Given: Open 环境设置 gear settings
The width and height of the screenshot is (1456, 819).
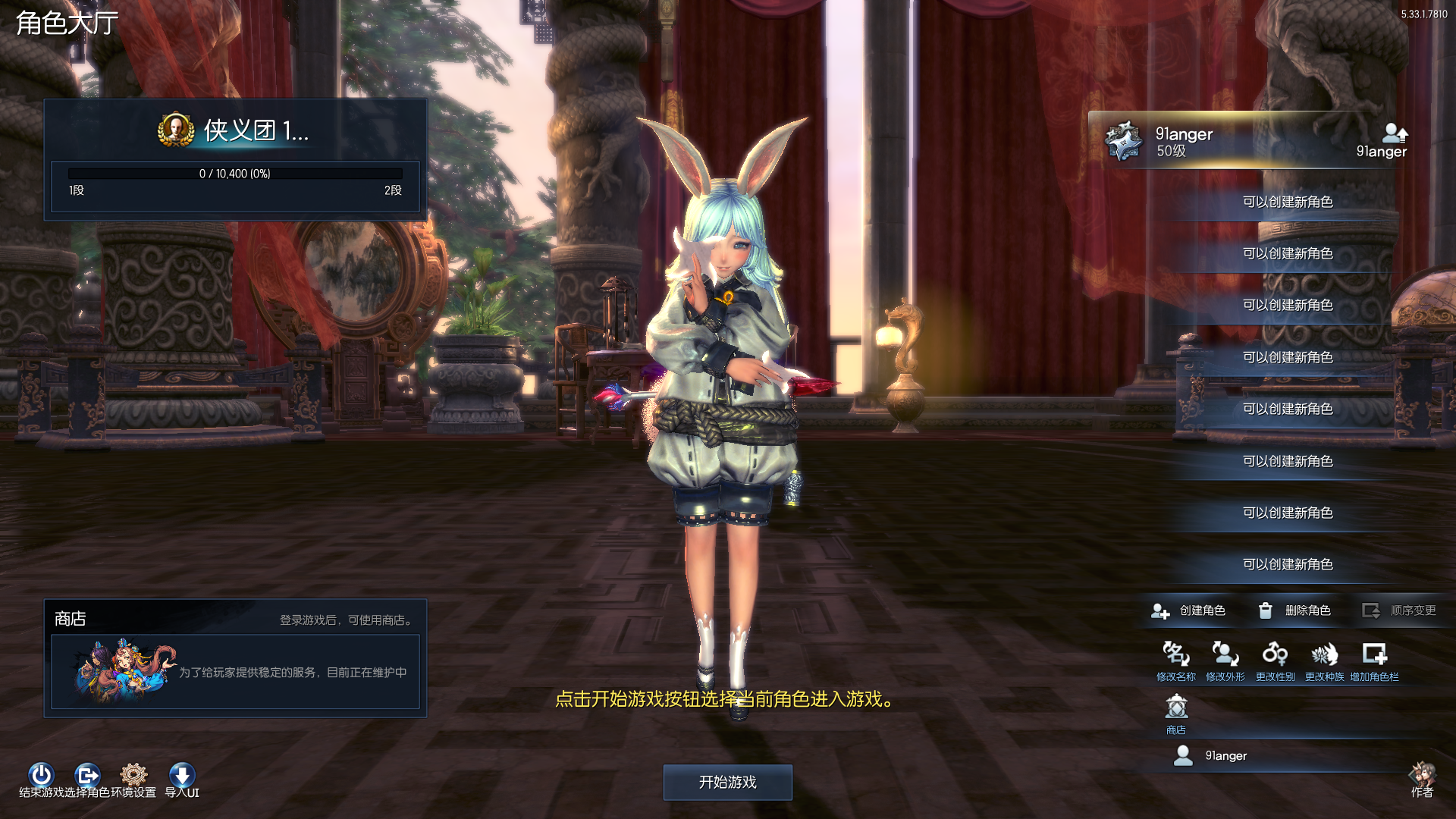Looking at the screenshot, I should point(133,775).
